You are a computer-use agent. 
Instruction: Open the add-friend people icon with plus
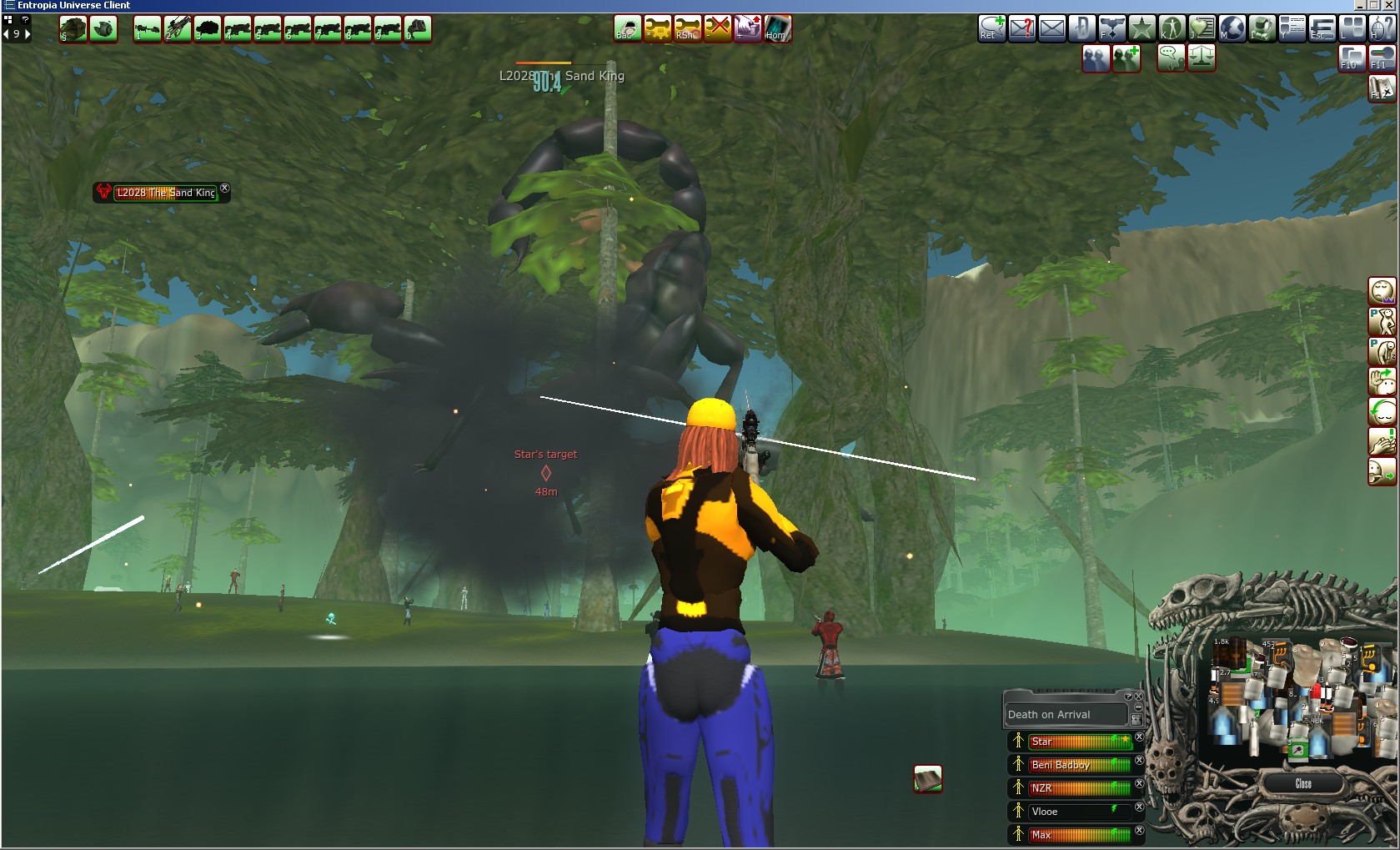tap(1126, 58)
